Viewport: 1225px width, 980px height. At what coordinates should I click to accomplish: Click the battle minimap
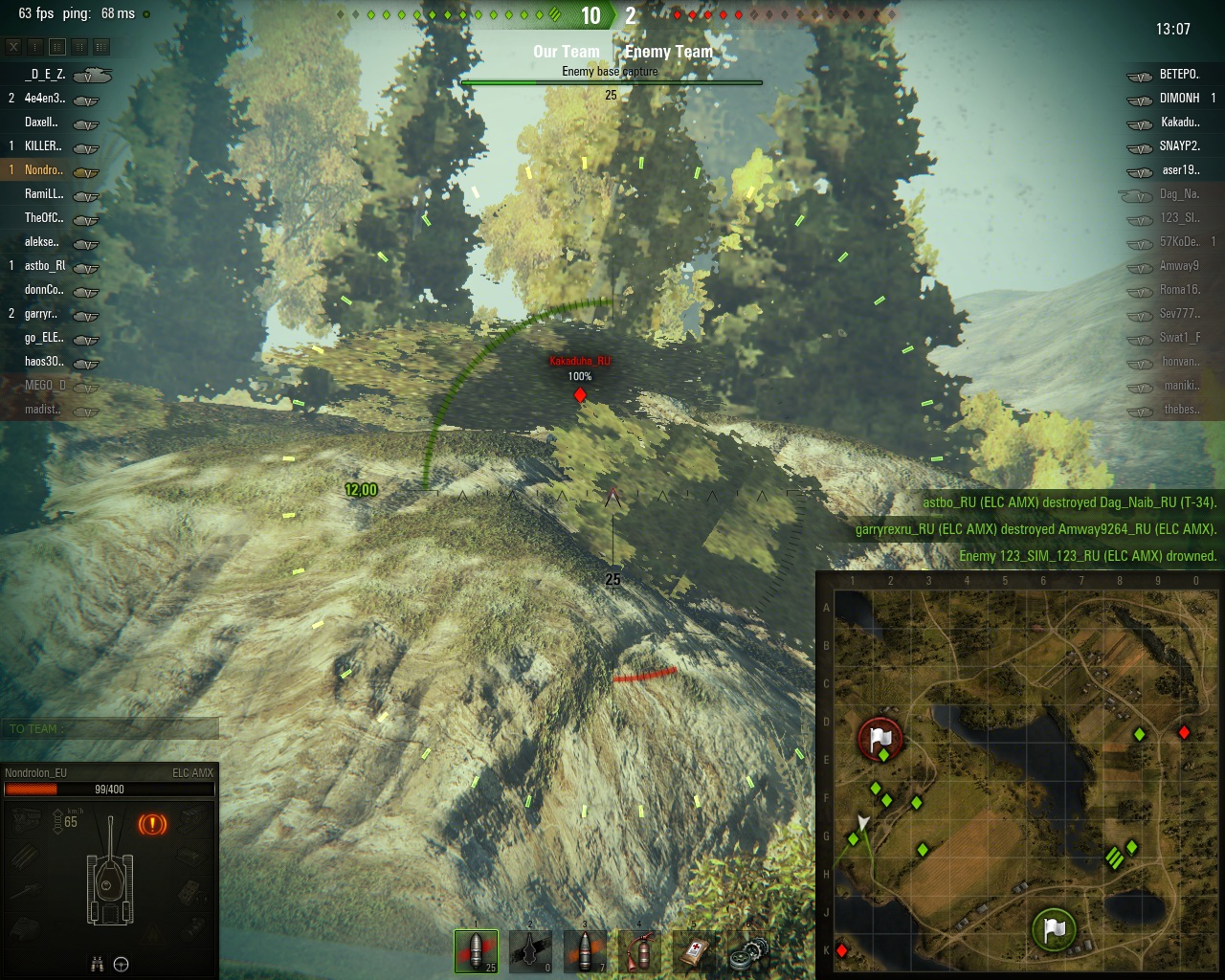coord(1019,775)
